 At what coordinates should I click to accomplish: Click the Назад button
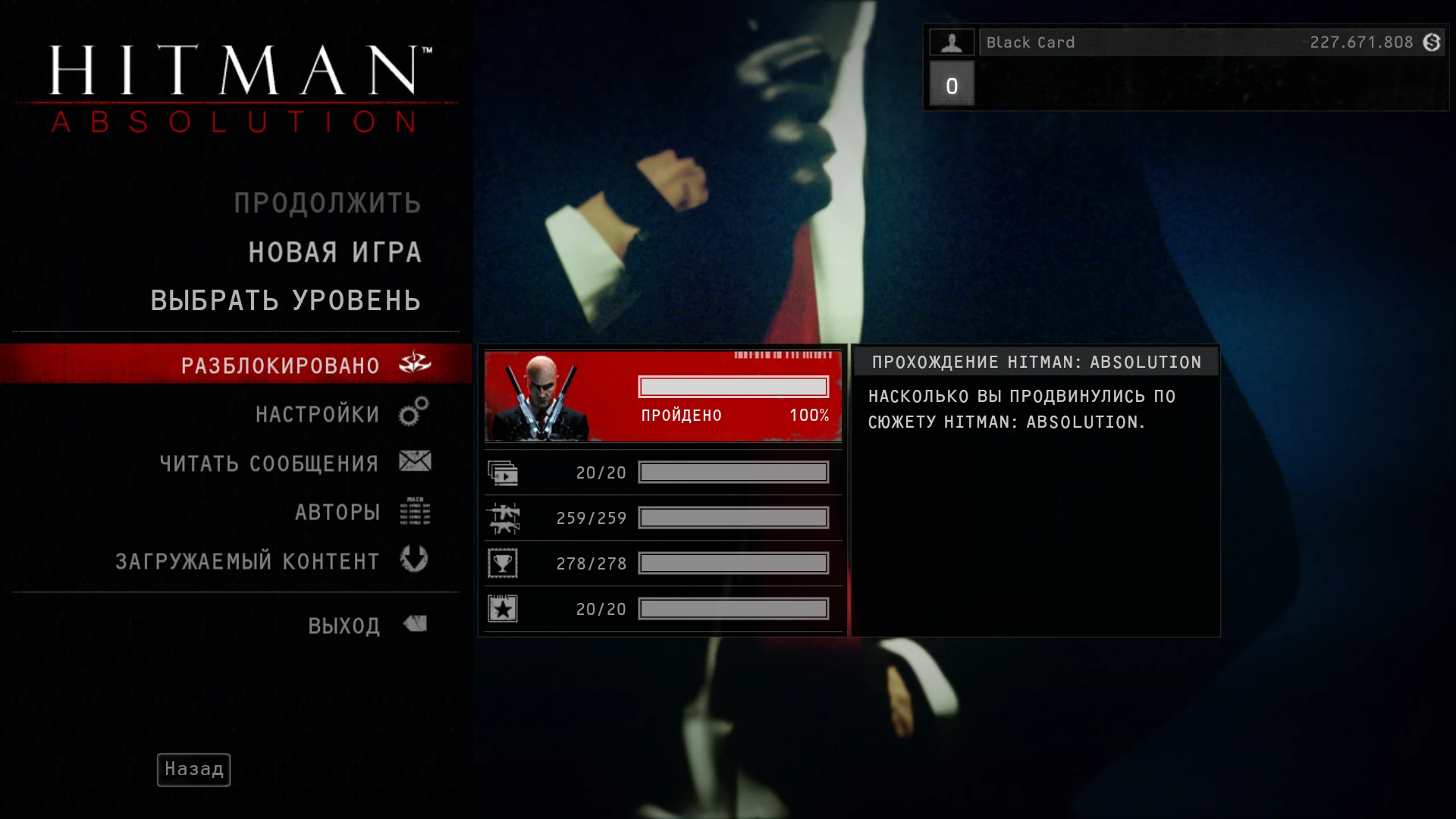193,769
